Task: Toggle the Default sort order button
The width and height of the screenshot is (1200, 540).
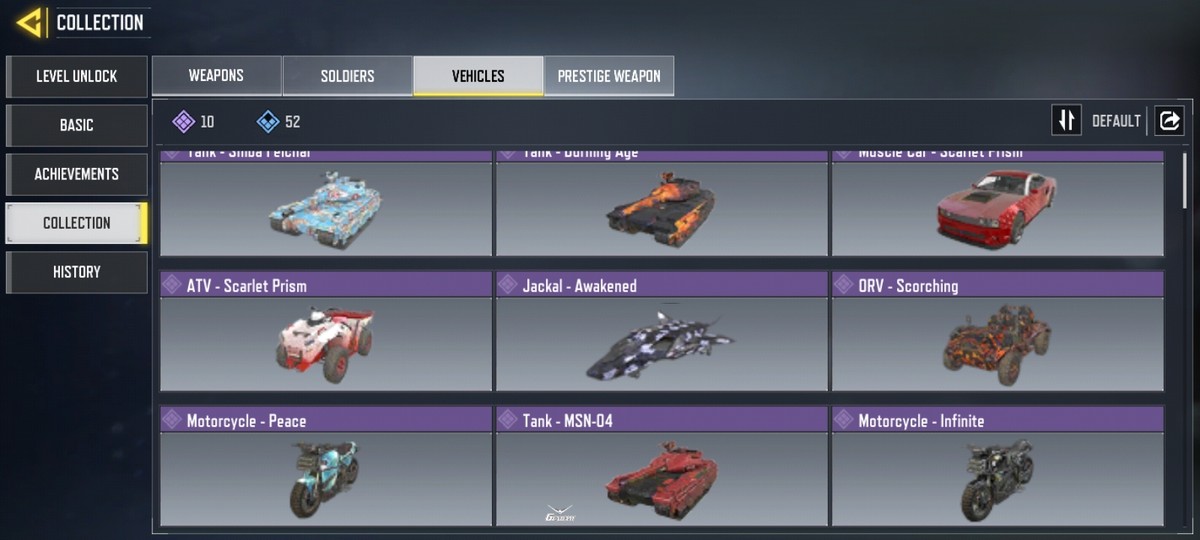Action: [1067, 121]
